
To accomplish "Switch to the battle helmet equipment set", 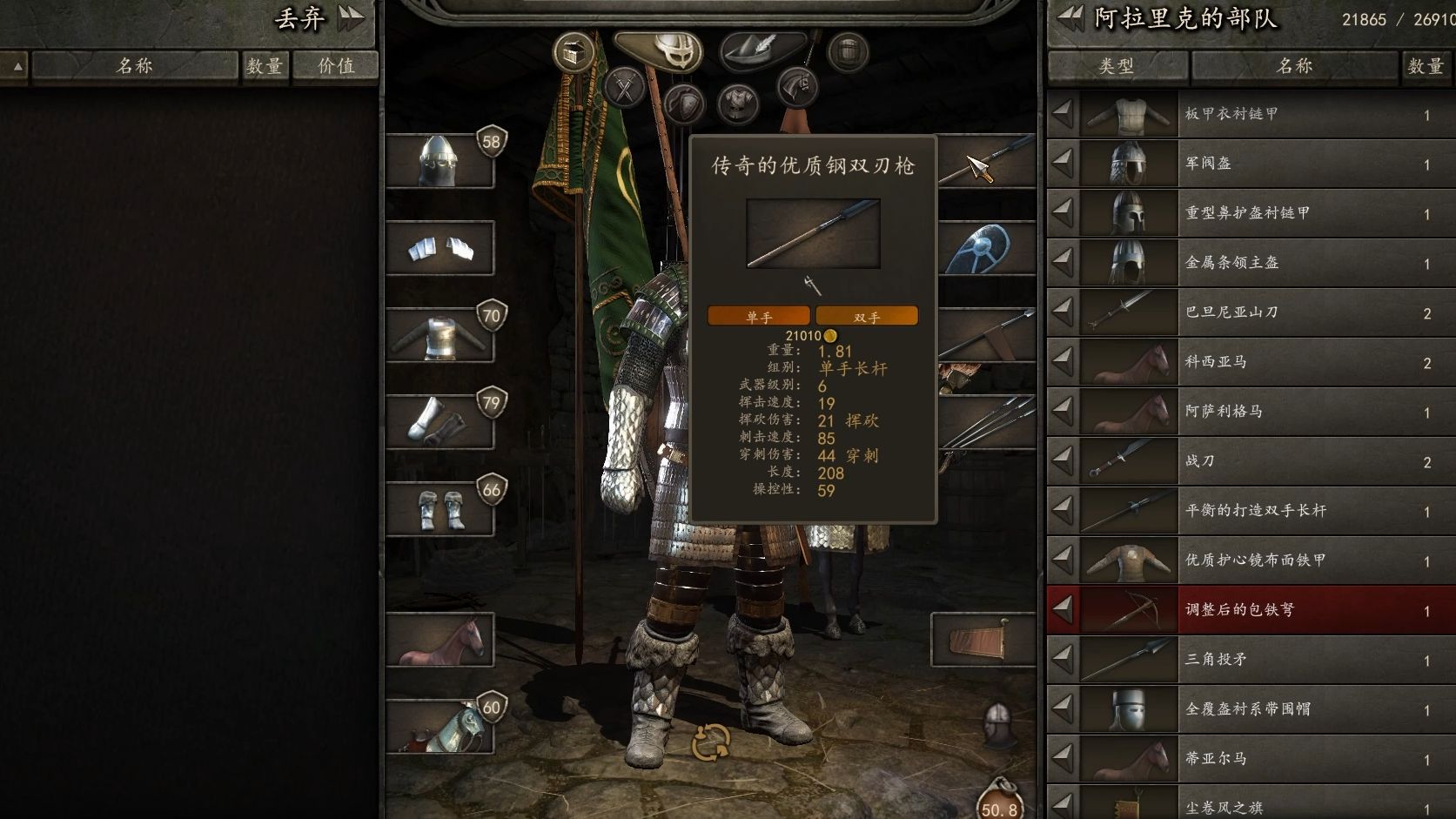I will [666, 49].
